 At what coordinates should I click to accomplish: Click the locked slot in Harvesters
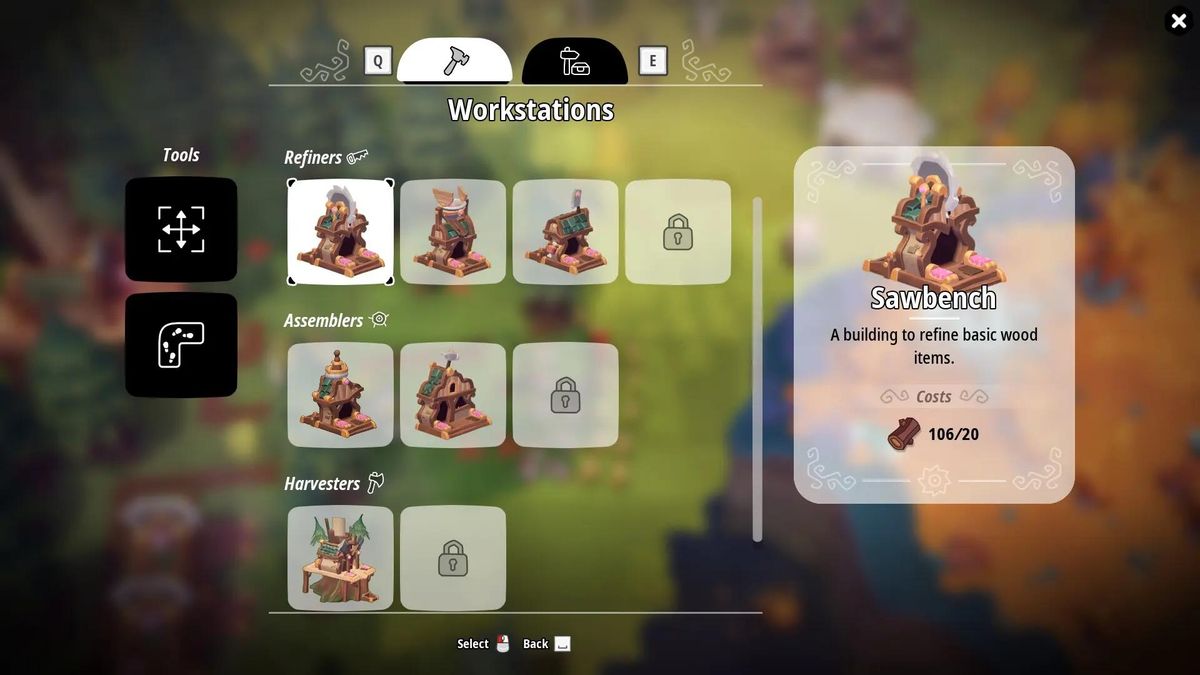(453, 558)
